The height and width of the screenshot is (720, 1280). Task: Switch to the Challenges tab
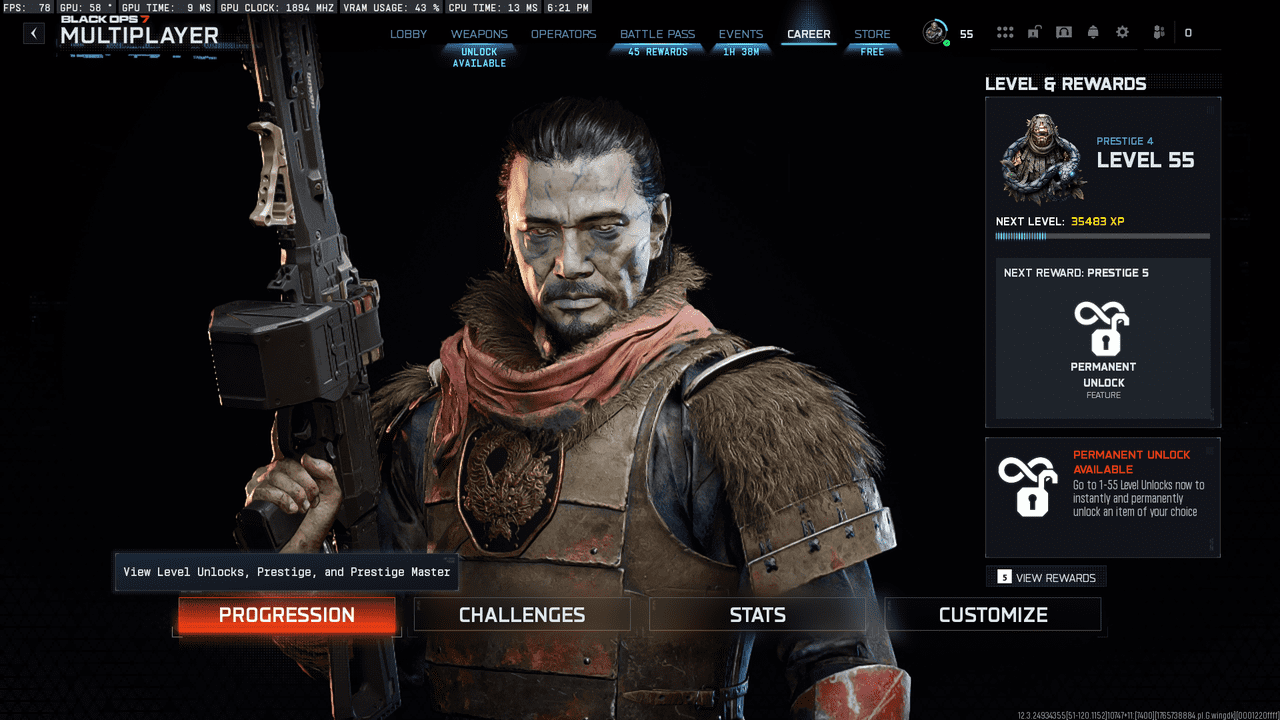click(520, 614)
